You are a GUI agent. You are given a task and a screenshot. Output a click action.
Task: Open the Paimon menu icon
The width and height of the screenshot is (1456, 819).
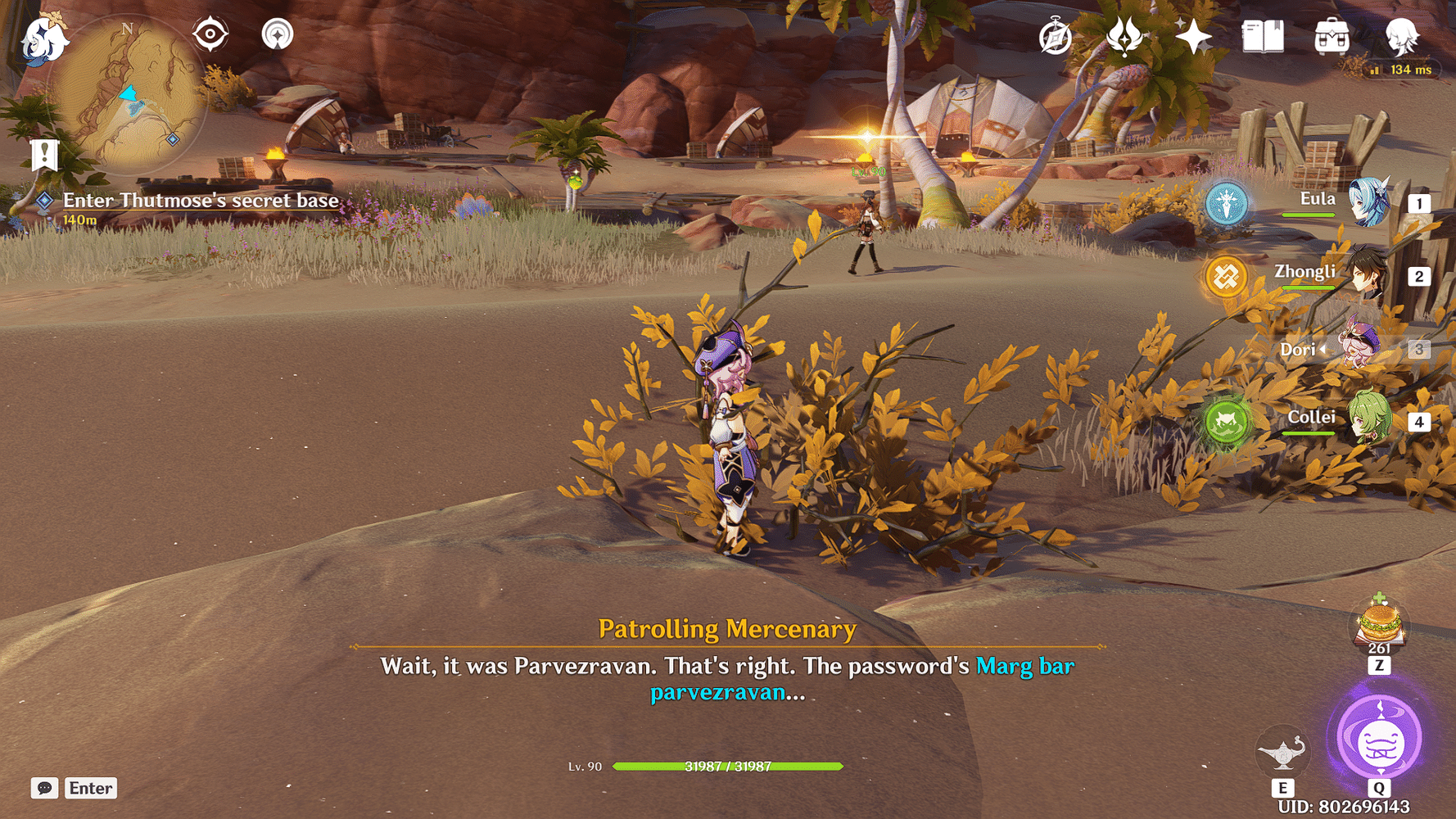(43, 38)
